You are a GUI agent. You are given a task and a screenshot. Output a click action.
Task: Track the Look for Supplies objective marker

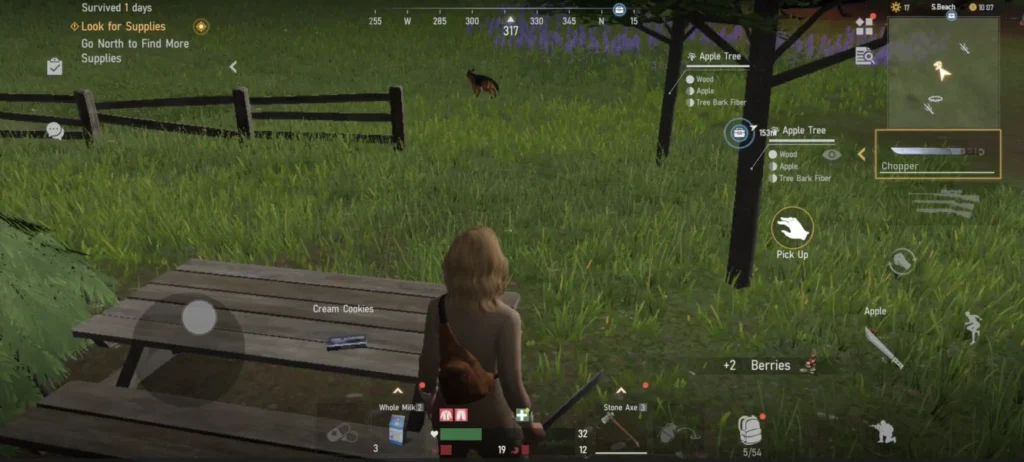point(201,27)
